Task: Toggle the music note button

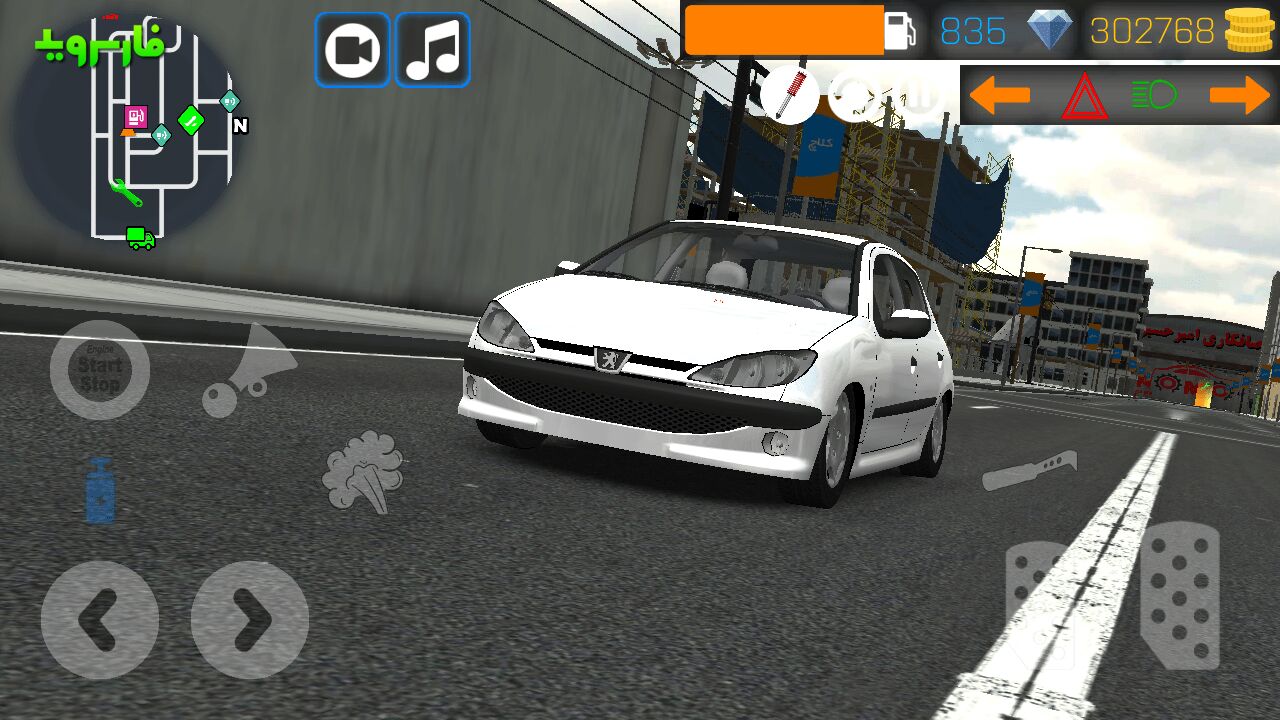Action: pos(432,50)
